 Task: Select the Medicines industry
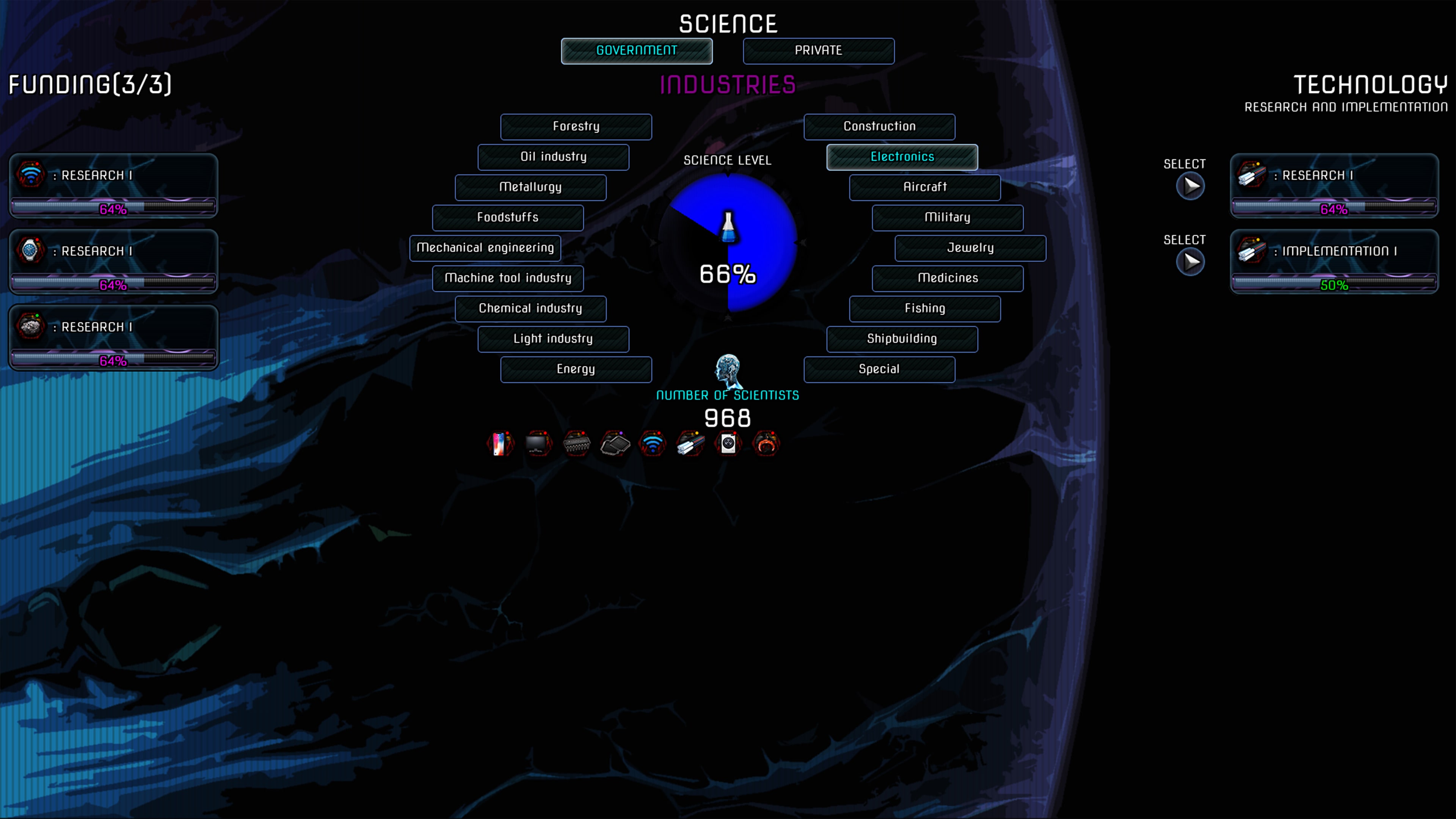click(x=947, y=278)
